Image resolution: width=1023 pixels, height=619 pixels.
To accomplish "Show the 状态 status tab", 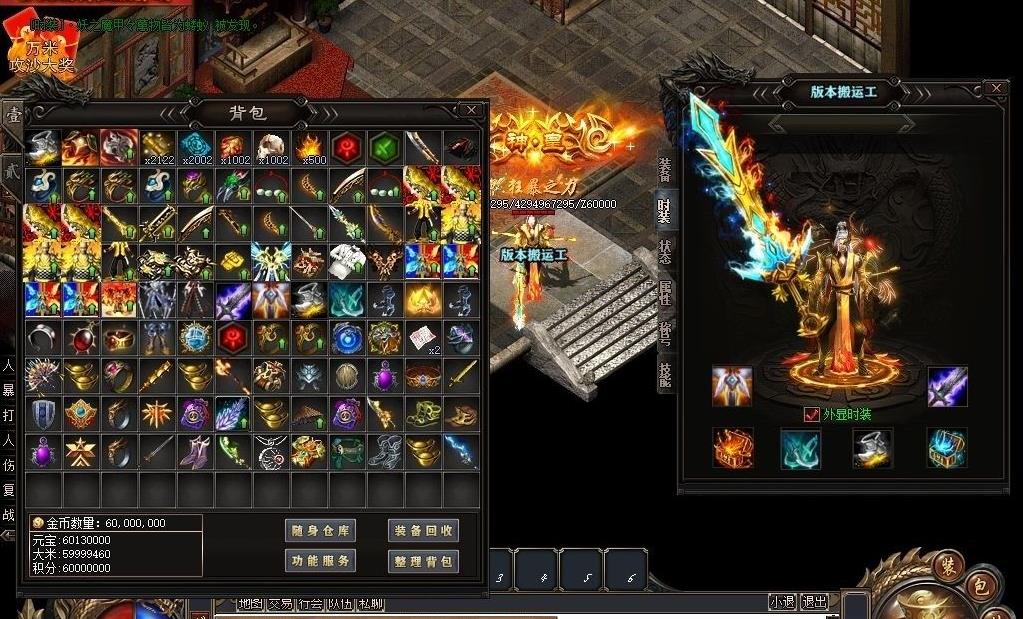I will [x=664, y=252].
